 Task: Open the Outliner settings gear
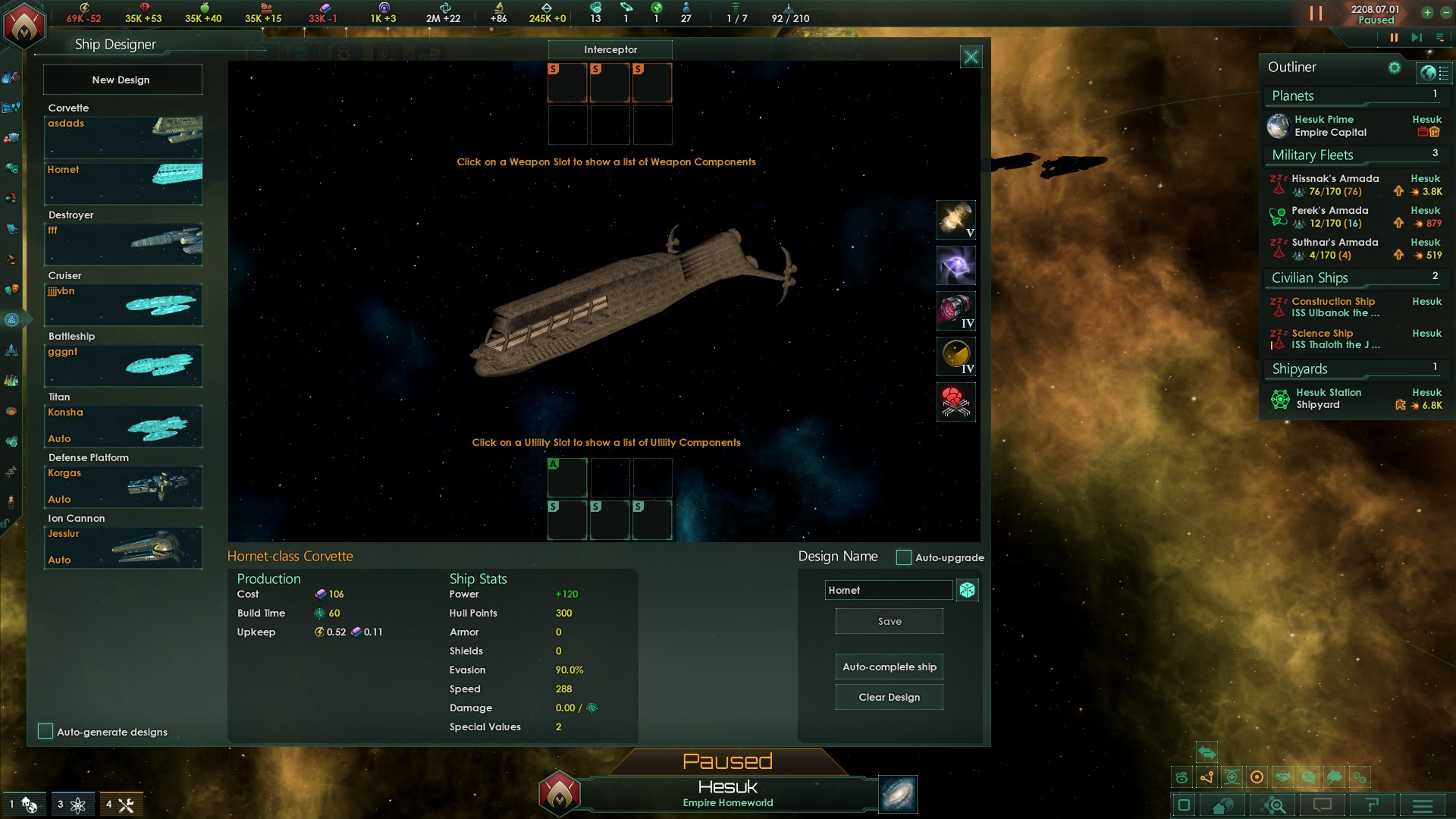1394,67
